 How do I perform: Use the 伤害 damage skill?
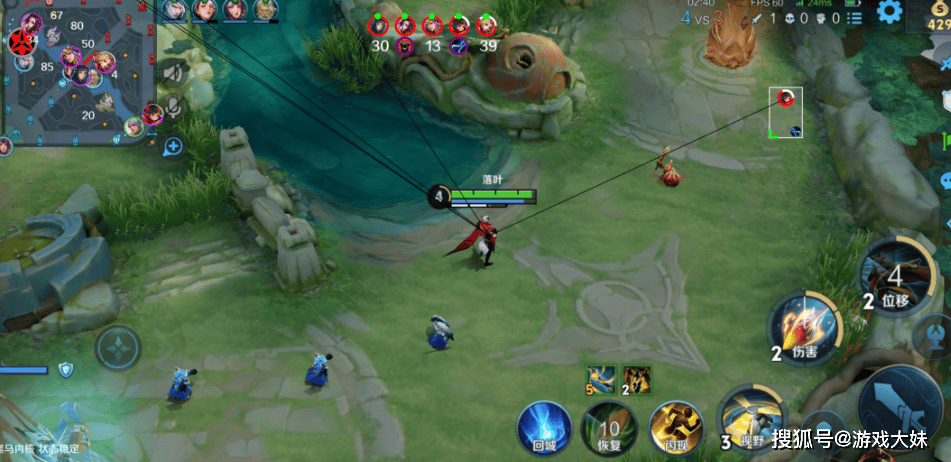click(805, 329)
